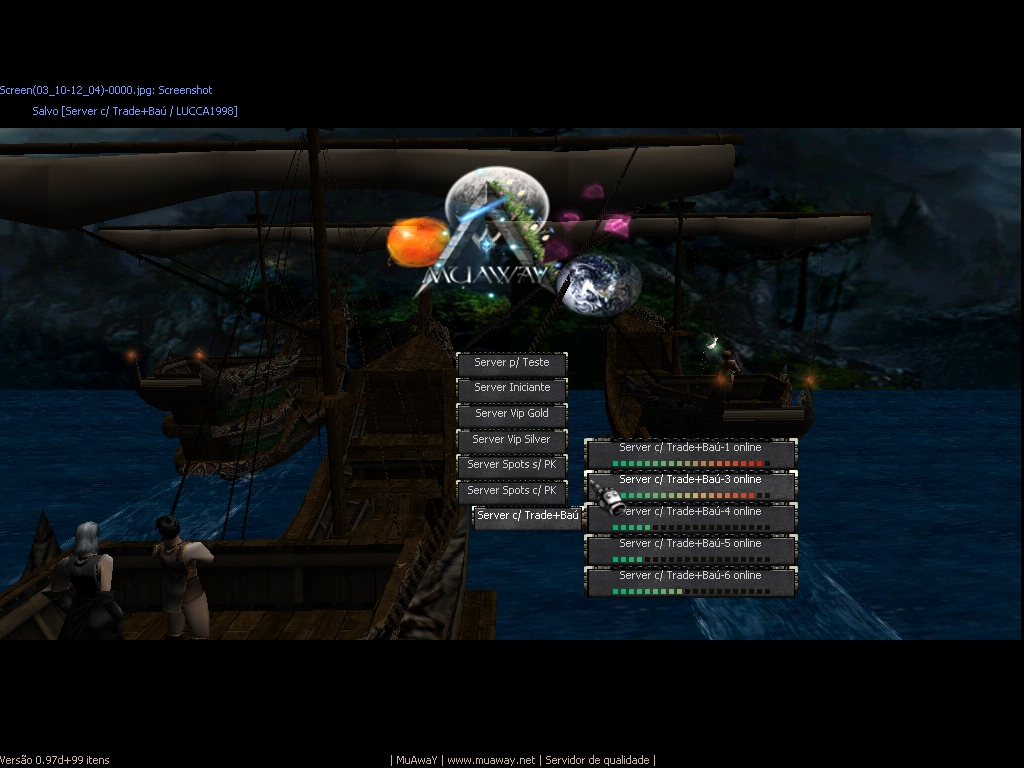The image size is (1024, 768).
Task: Connect to Trade+Baú-1 online server
Action: tap(691, 453)
